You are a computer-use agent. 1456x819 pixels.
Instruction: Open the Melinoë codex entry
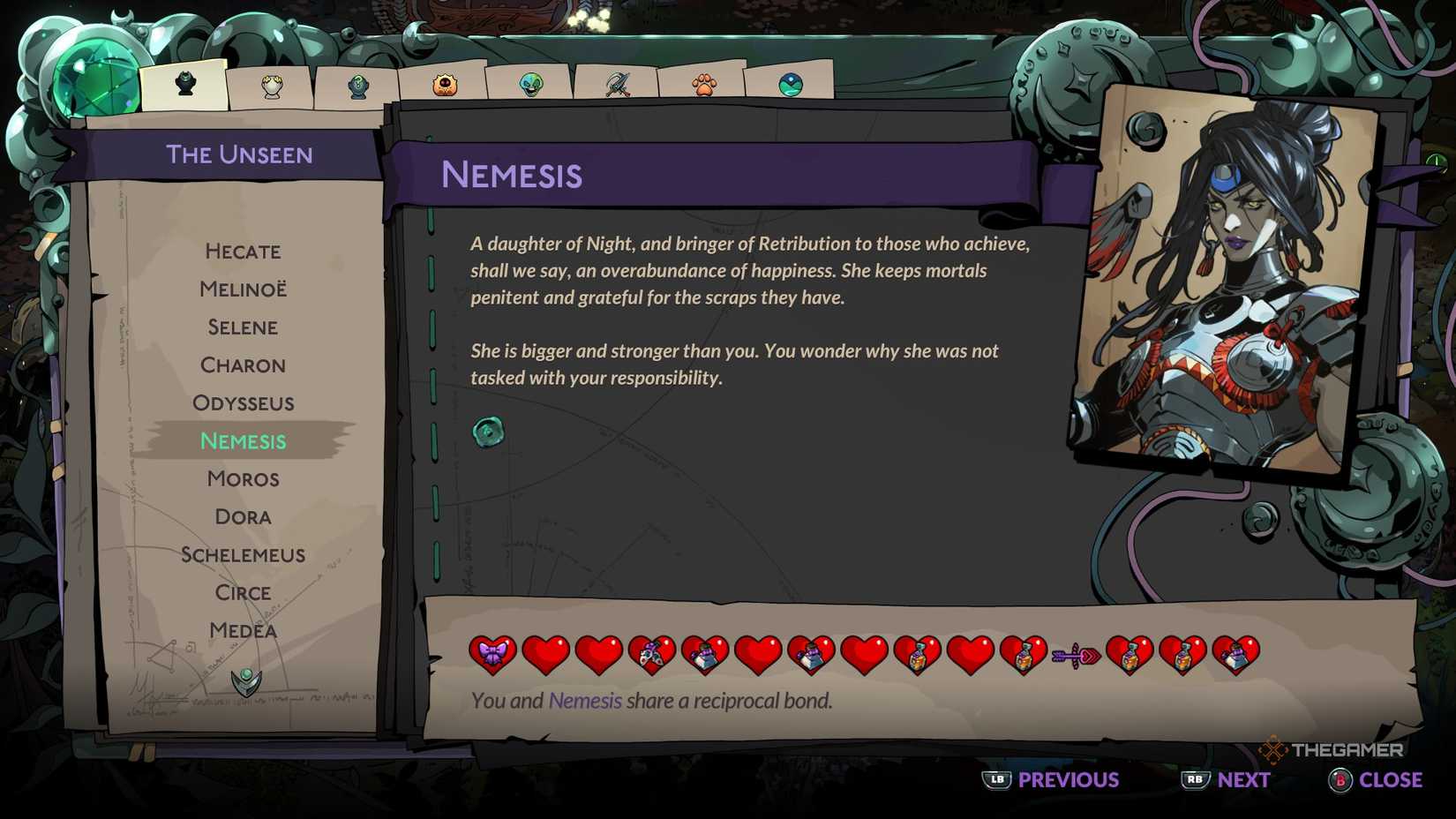pyautogui.click(x=243, y=289)
